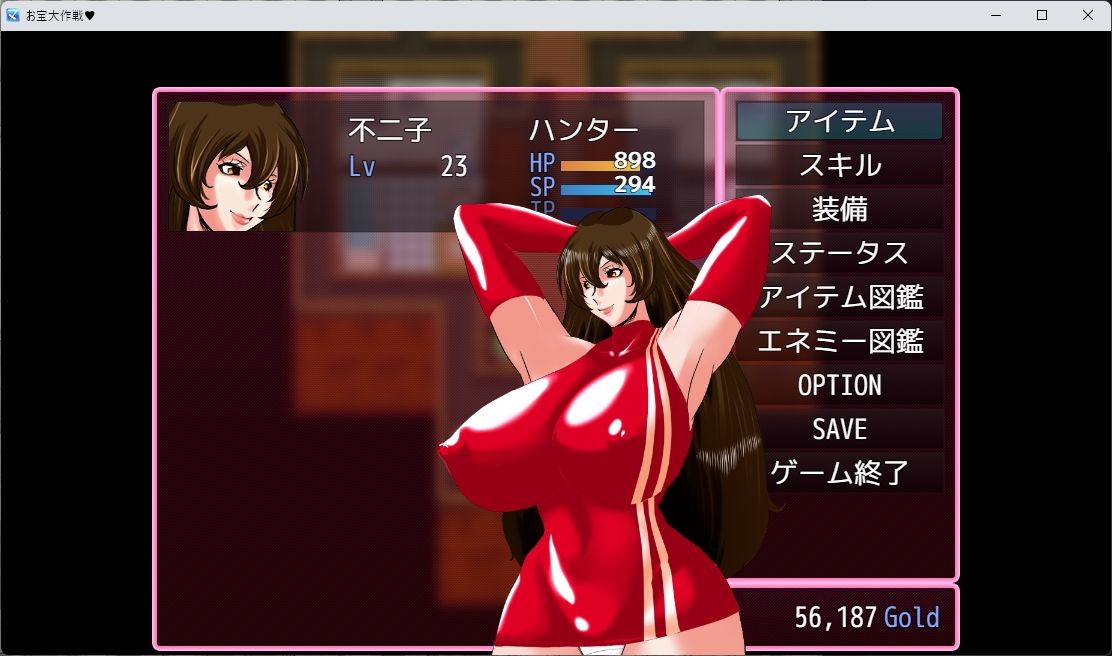Choose the 装備 (Equipment) option

tap(839, 209)
